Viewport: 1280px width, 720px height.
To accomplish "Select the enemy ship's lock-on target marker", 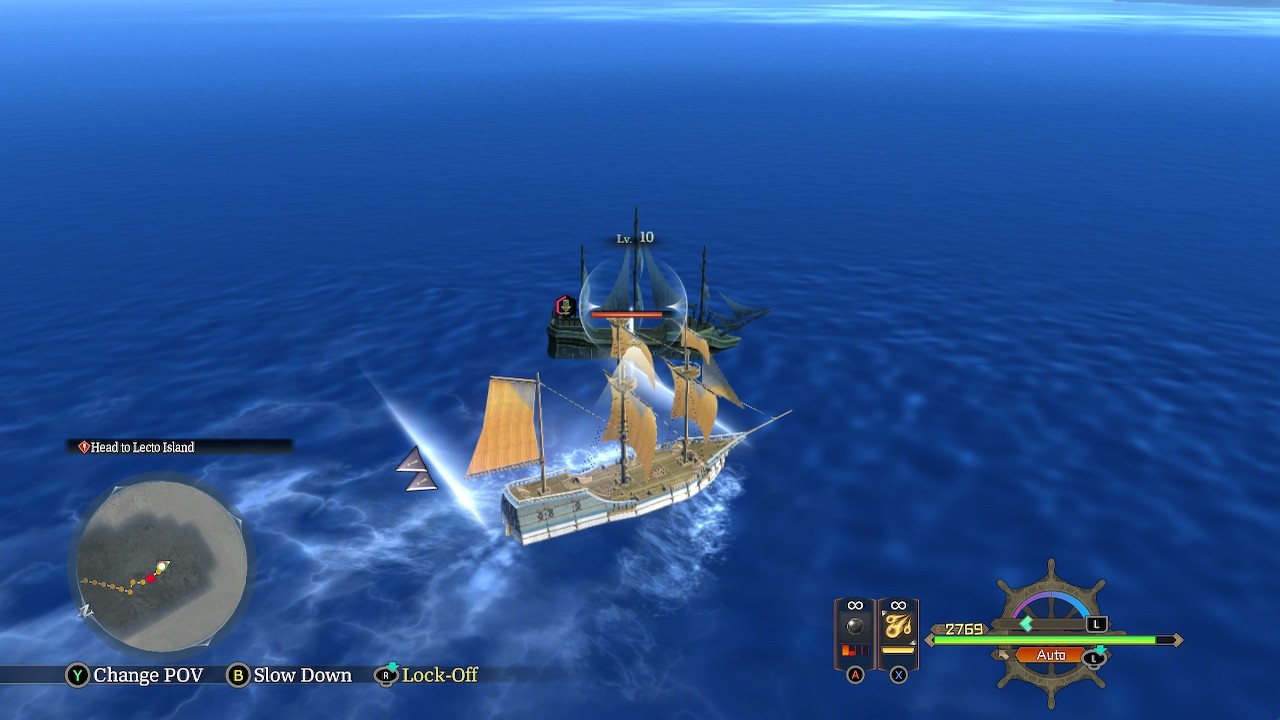I will [x=565, y=306].
